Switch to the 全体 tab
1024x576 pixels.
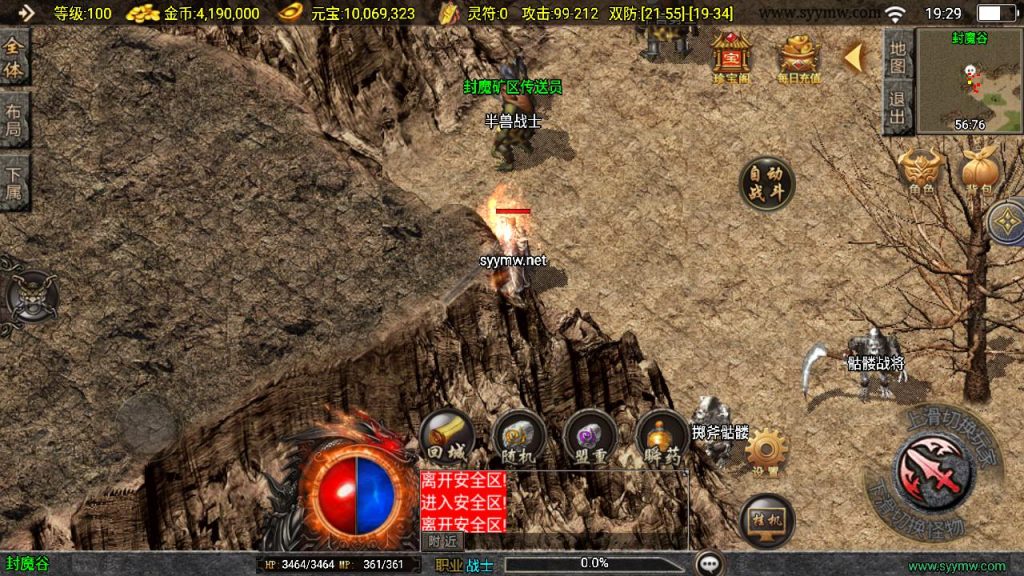(x=14, y=58)
